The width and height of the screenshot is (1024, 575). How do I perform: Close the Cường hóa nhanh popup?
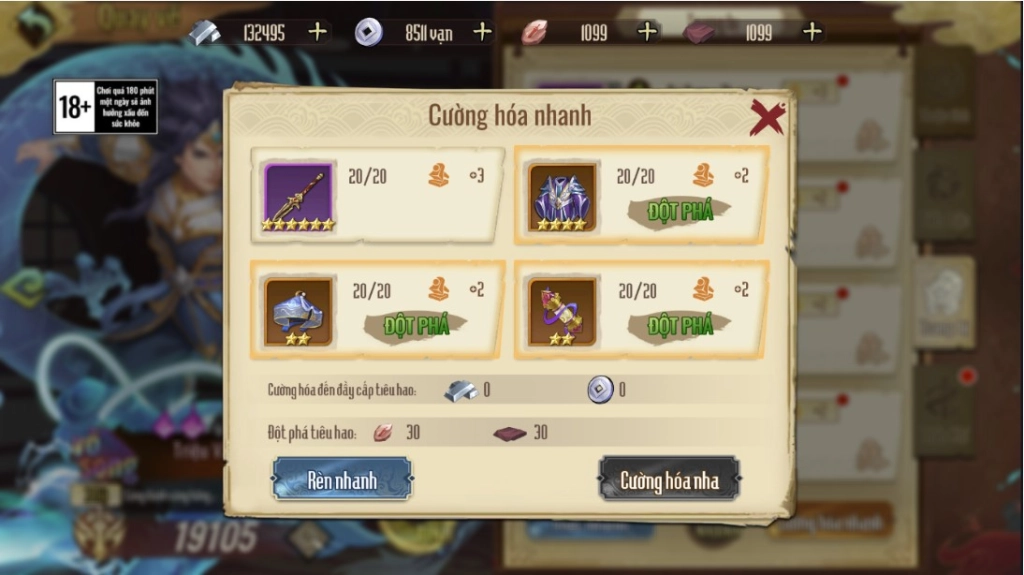pos(767,118)
